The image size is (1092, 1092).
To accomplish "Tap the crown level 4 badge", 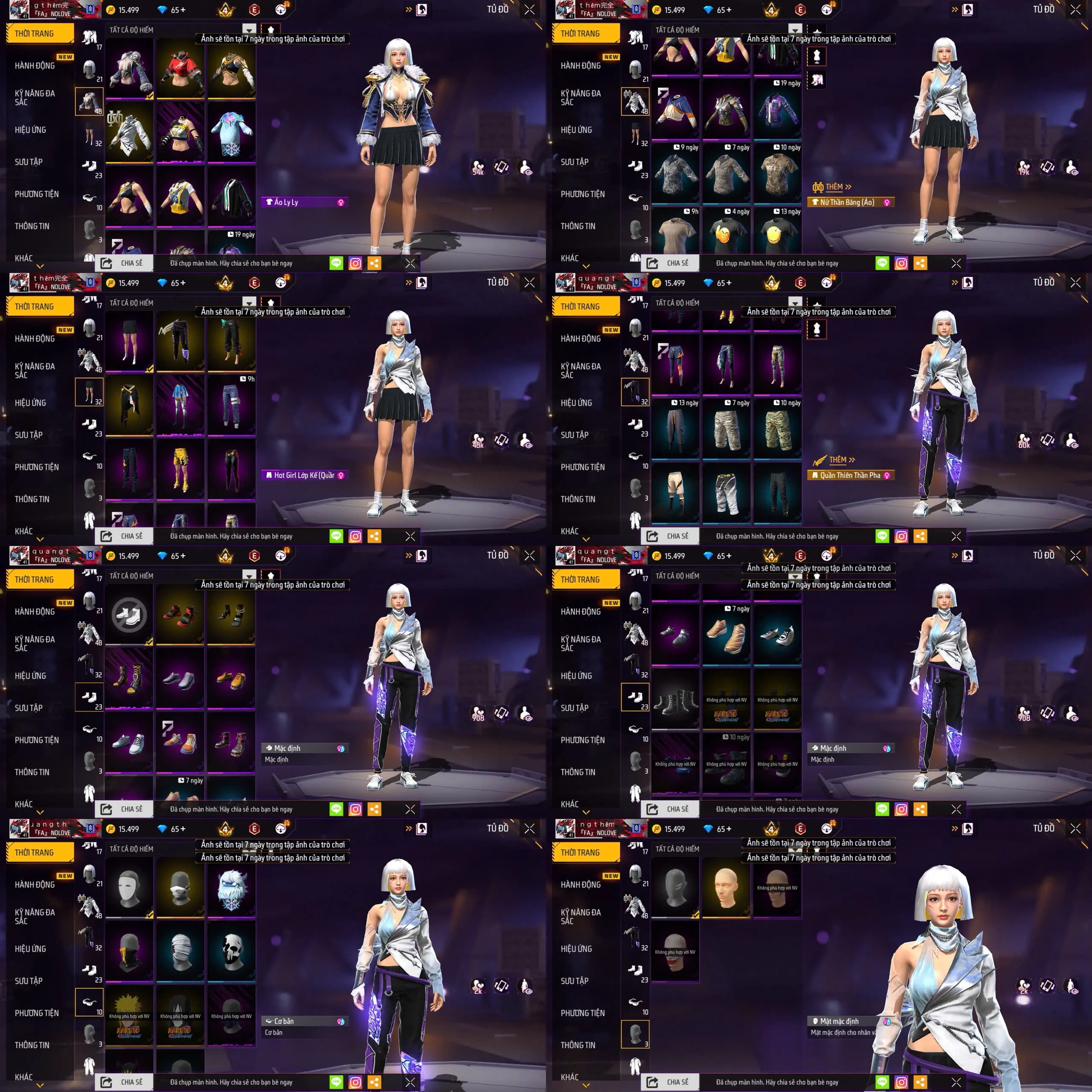I will [225, 10].
